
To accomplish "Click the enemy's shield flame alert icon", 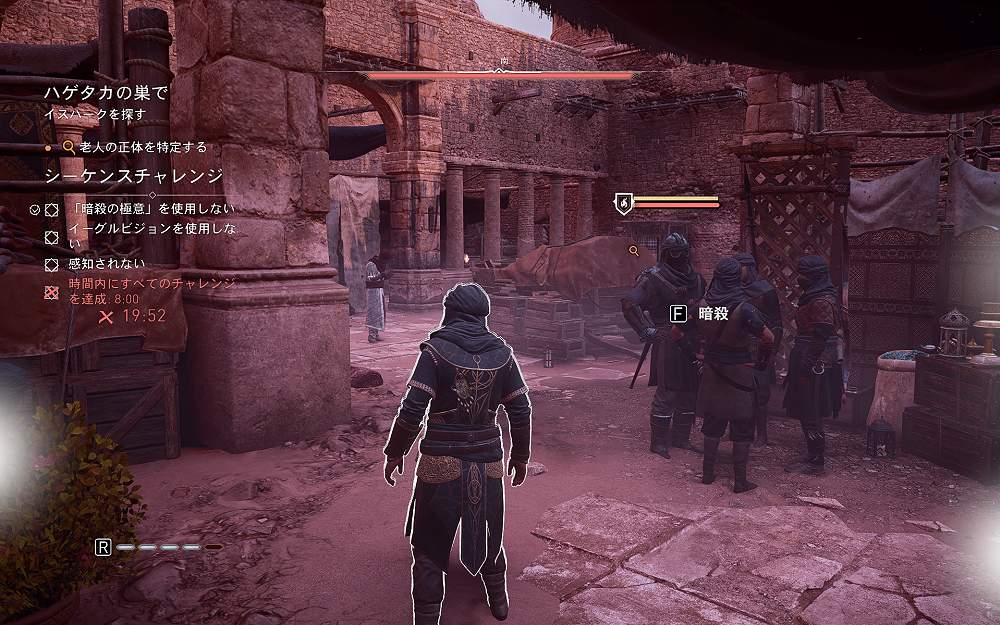I will coord(622,203).
